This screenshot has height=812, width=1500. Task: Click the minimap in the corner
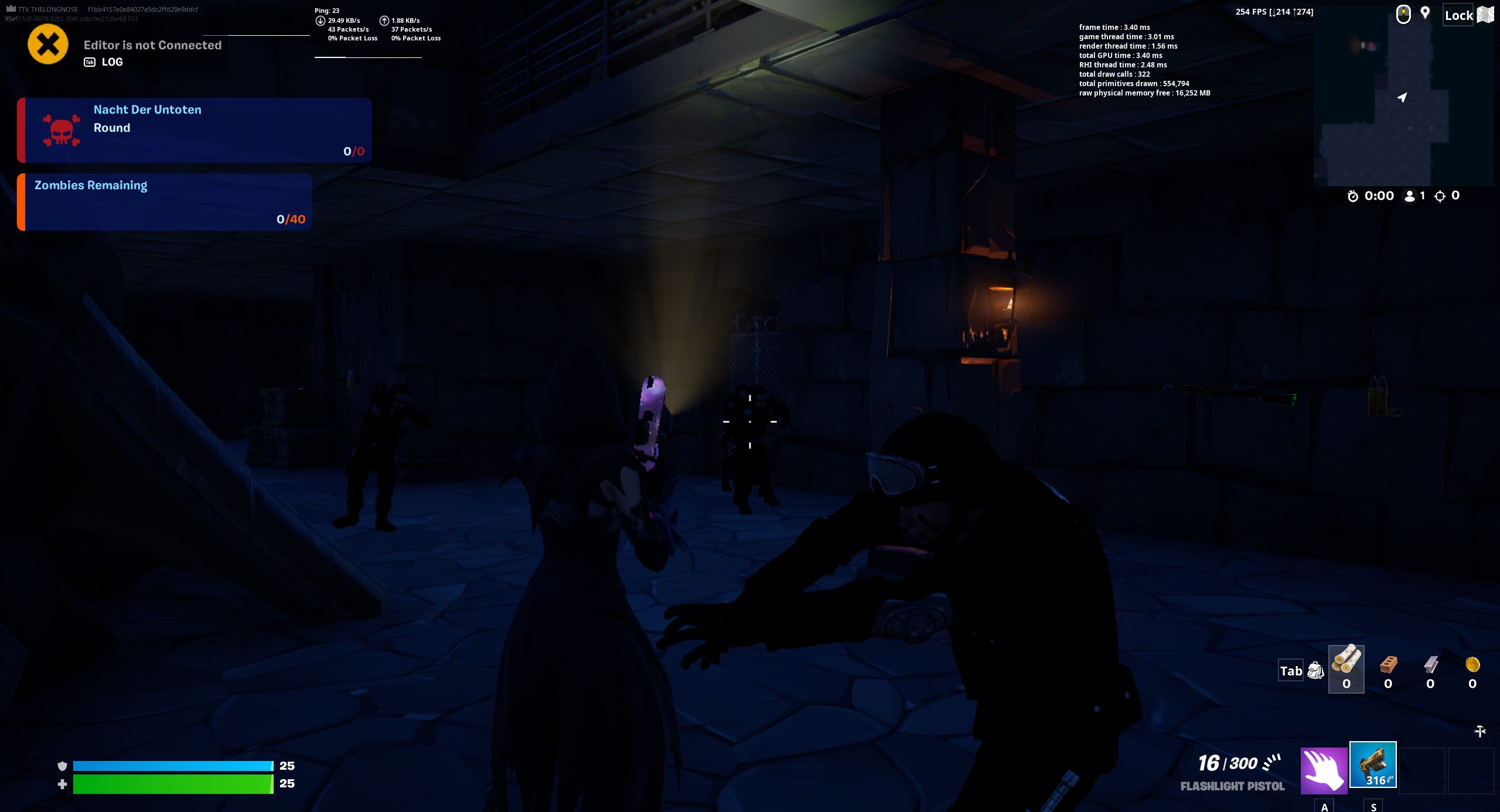tap(1403, 97)
